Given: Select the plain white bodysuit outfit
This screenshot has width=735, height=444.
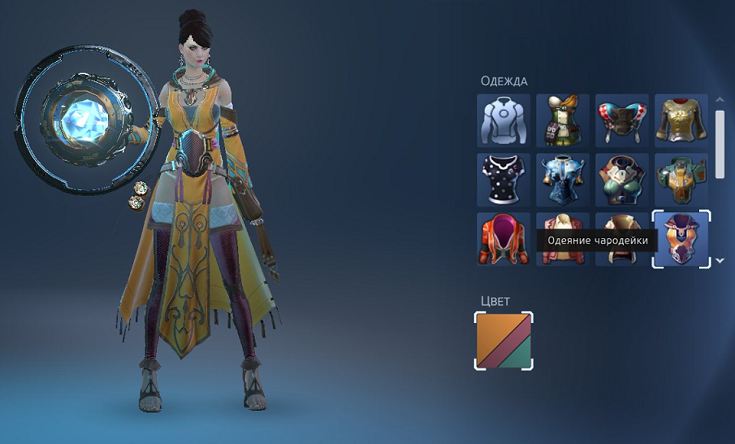Looking at the screenshot, I should click(x=504, y=121).
